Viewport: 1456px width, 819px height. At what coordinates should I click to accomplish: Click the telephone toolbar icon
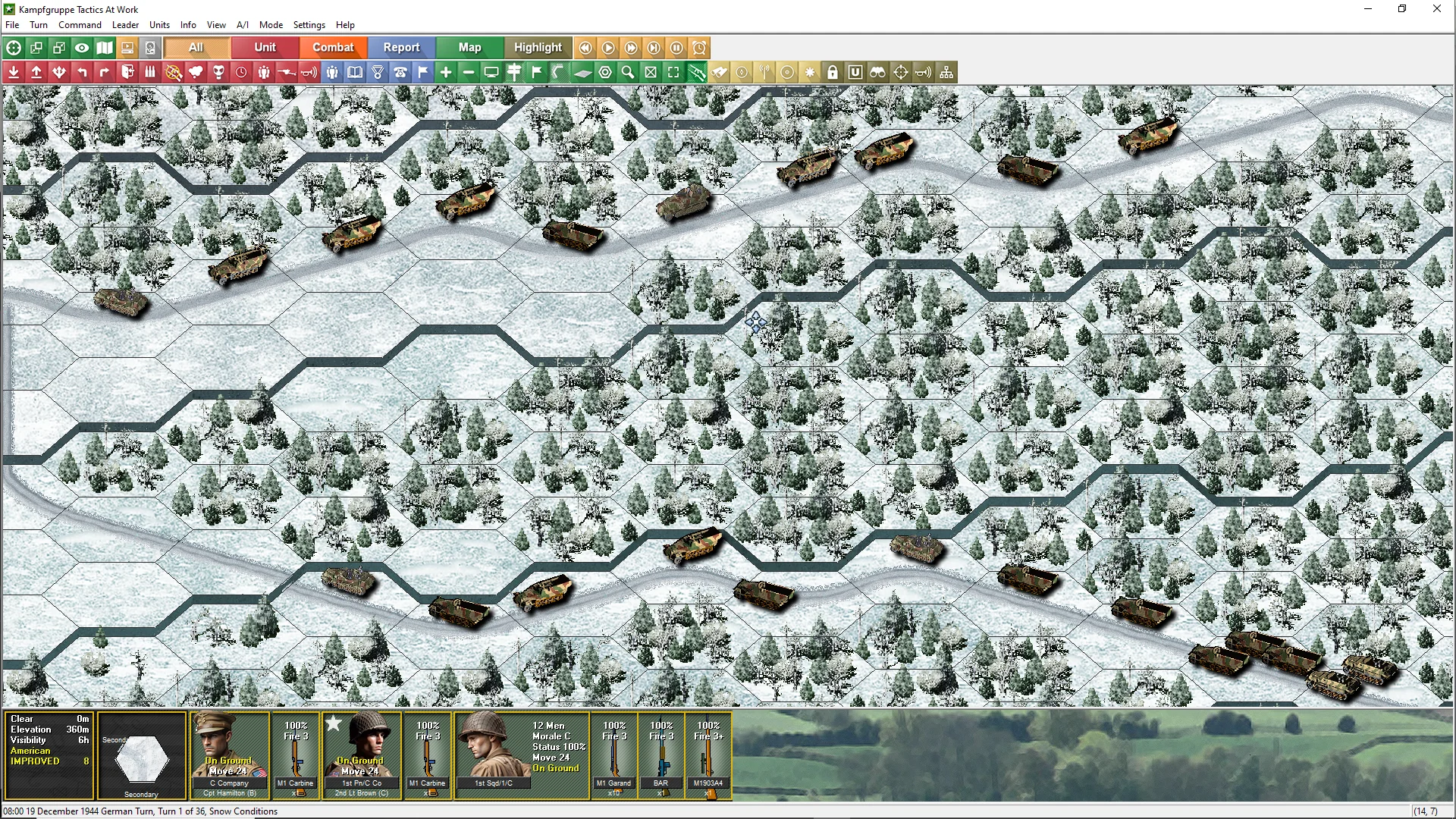[x=400, y=73]
